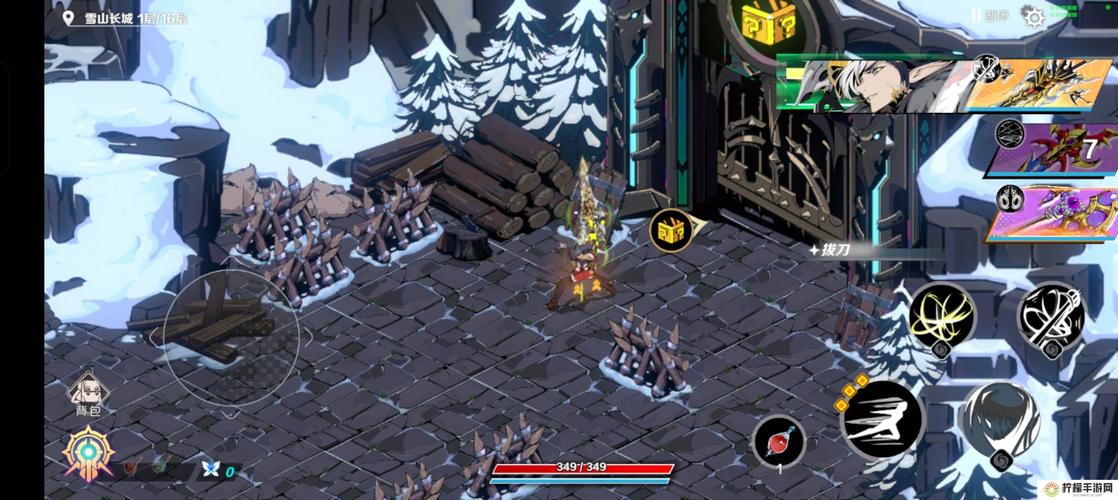
Task: Open the mystery box marker beside the gate
Action: click(670, 231)
